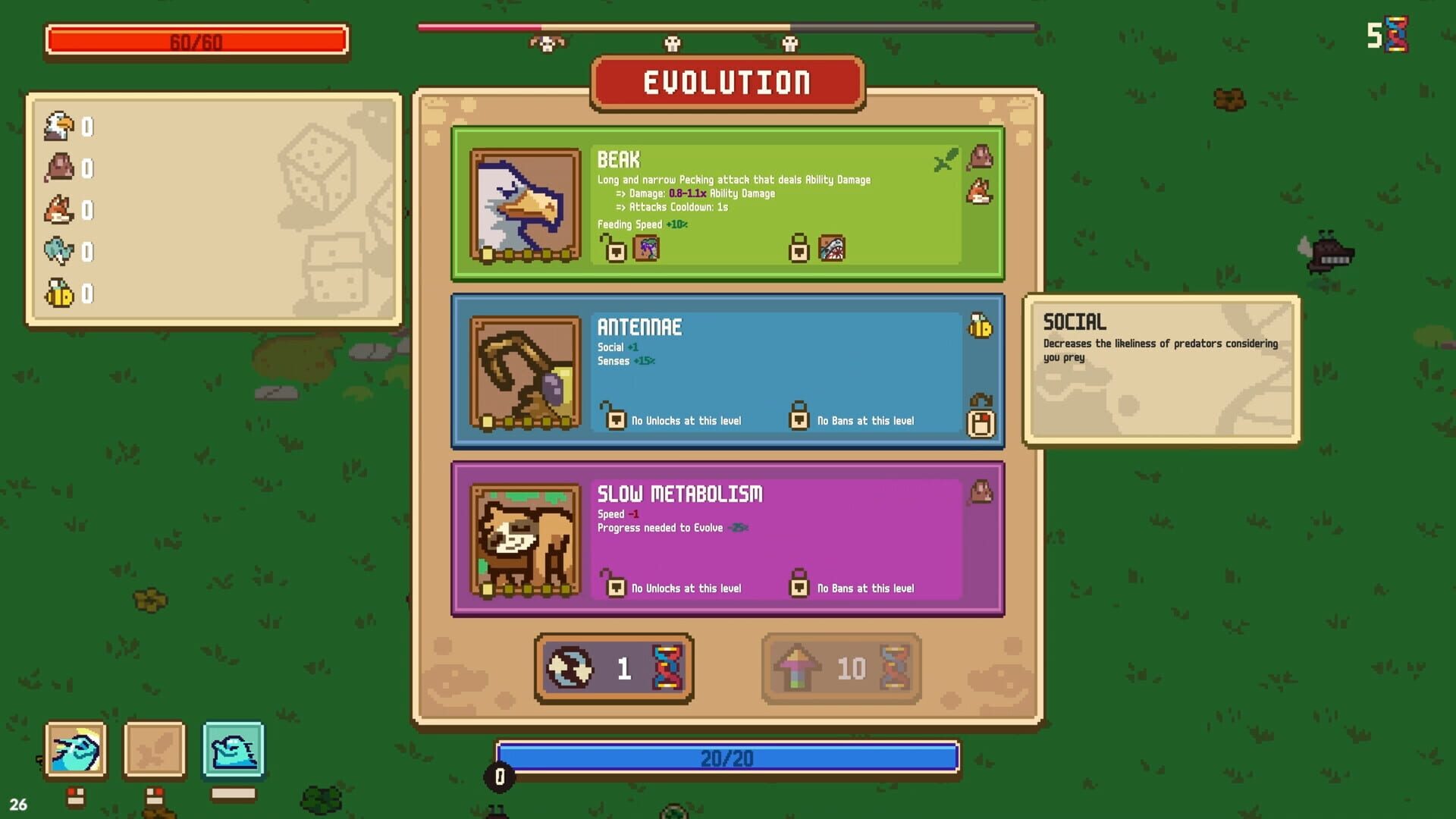This screenshot has width=1456, height=819.
Task: Click the Evolution title banner
Action: click(x=726, y=82)
